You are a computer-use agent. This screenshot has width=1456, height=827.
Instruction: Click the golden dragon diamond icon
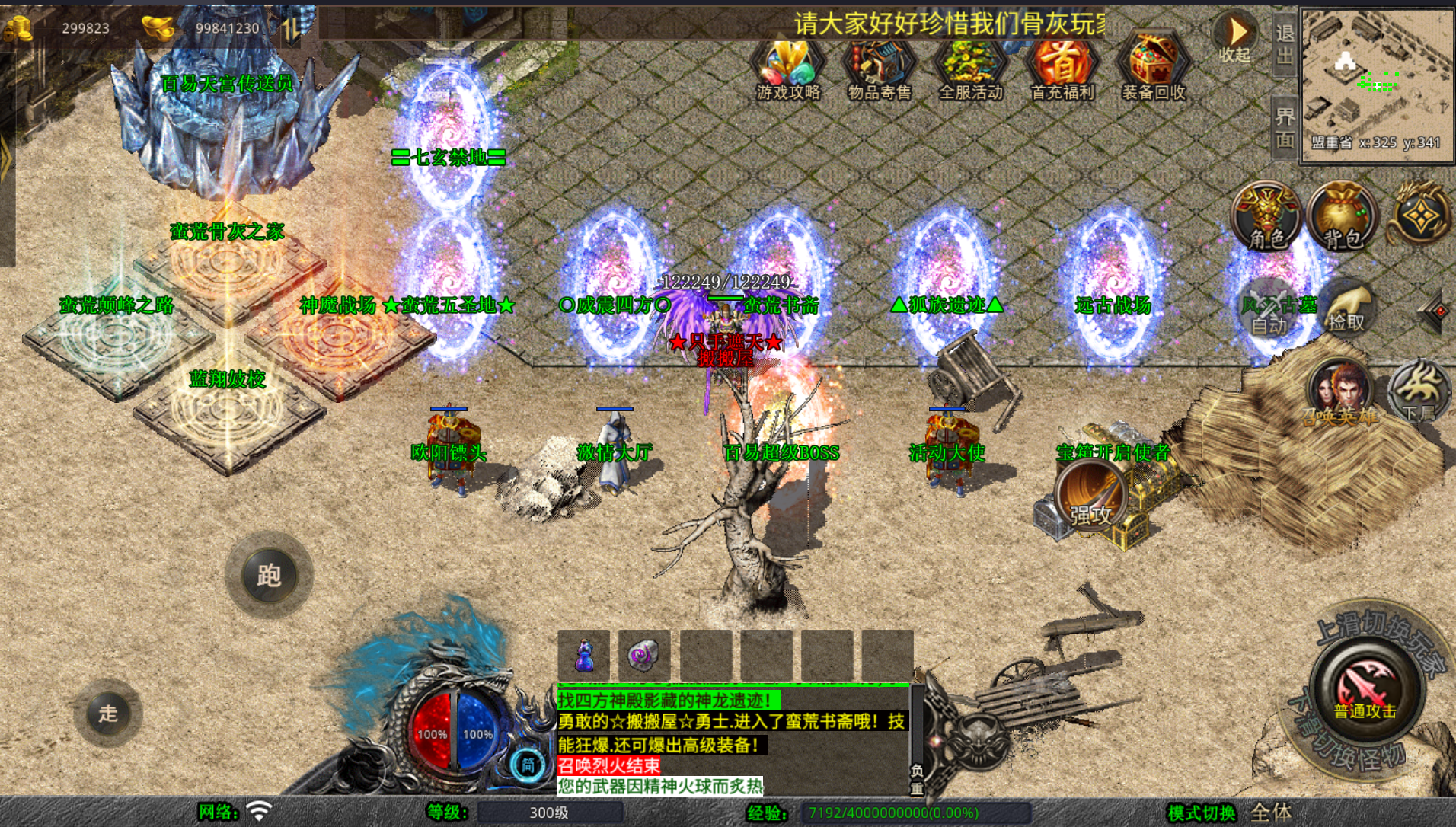[x=1421, y=216]
